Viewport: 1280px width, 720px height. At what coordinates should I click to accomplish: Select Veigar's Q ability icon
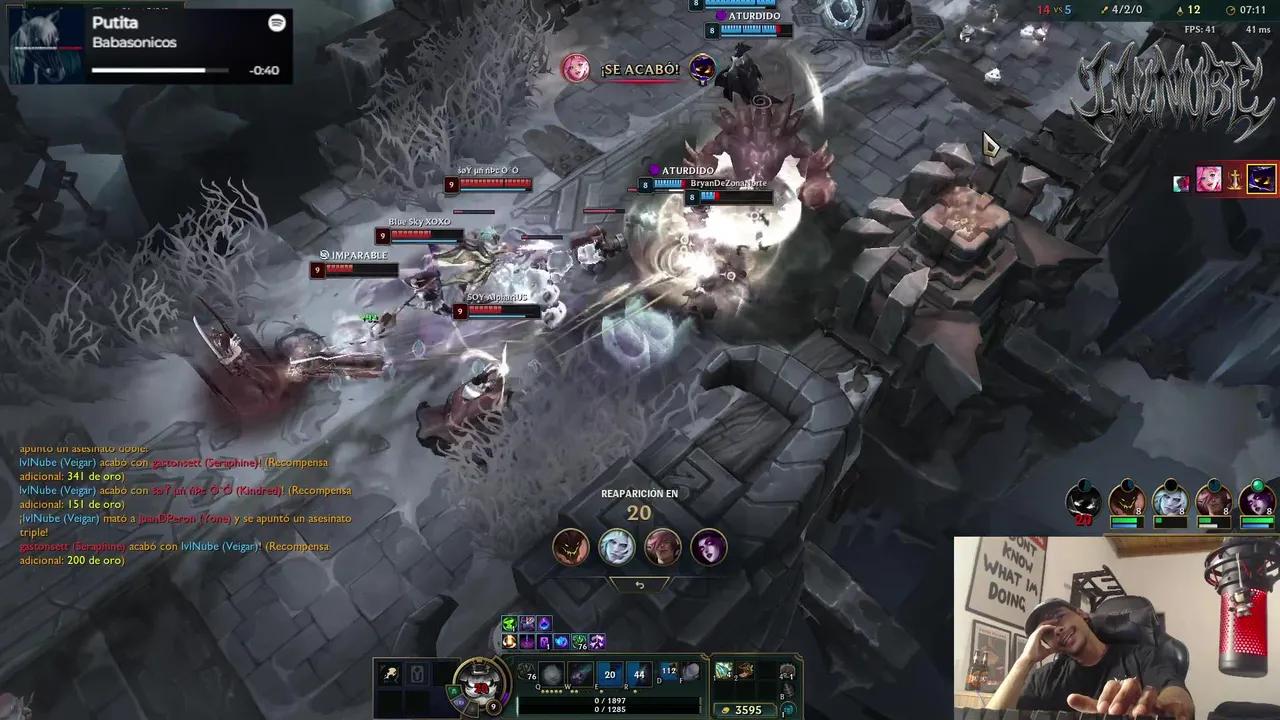click(x=550, y=674)
